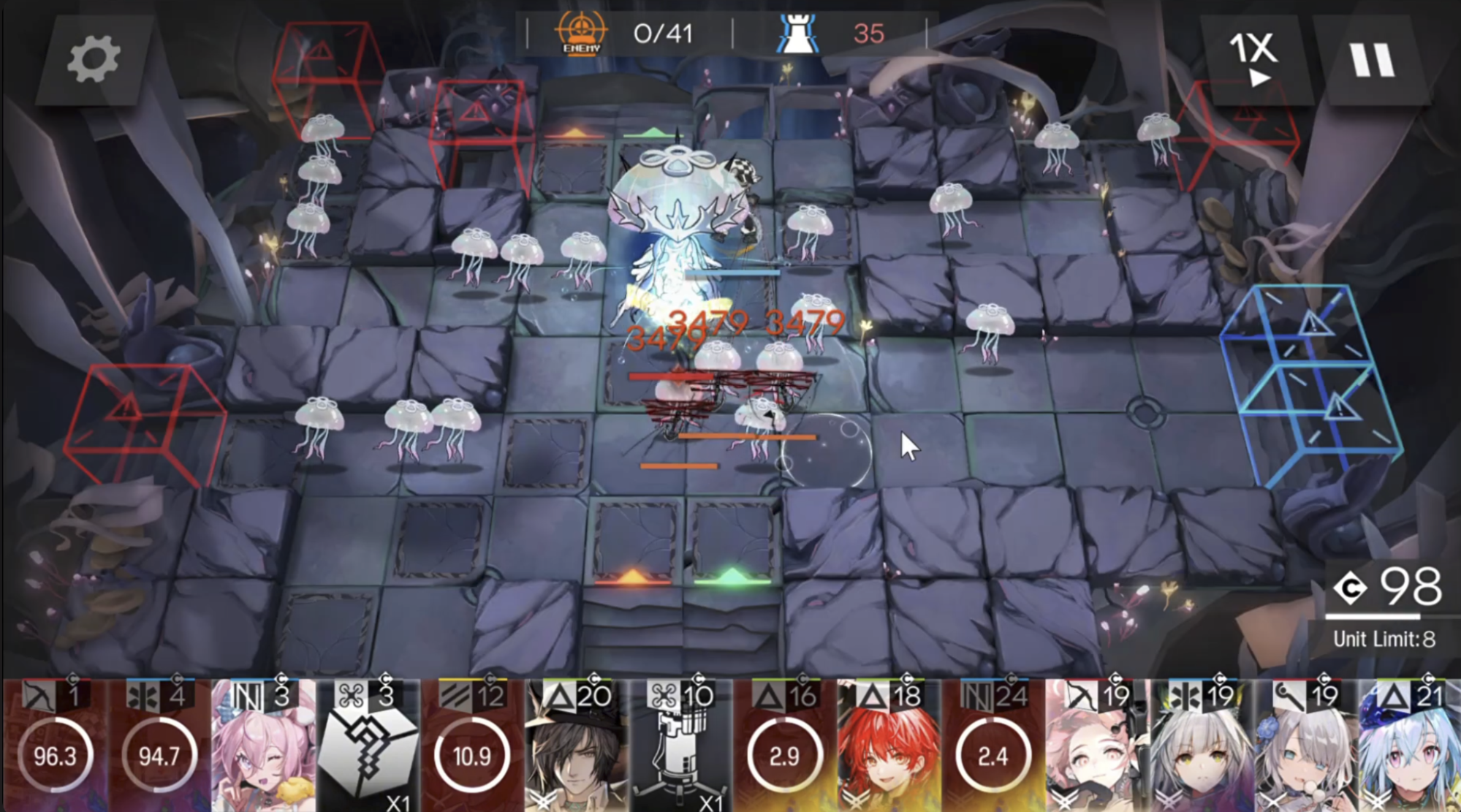Select the red-haired operator card costing 18
1461x812 pixels.
[889, 745]
